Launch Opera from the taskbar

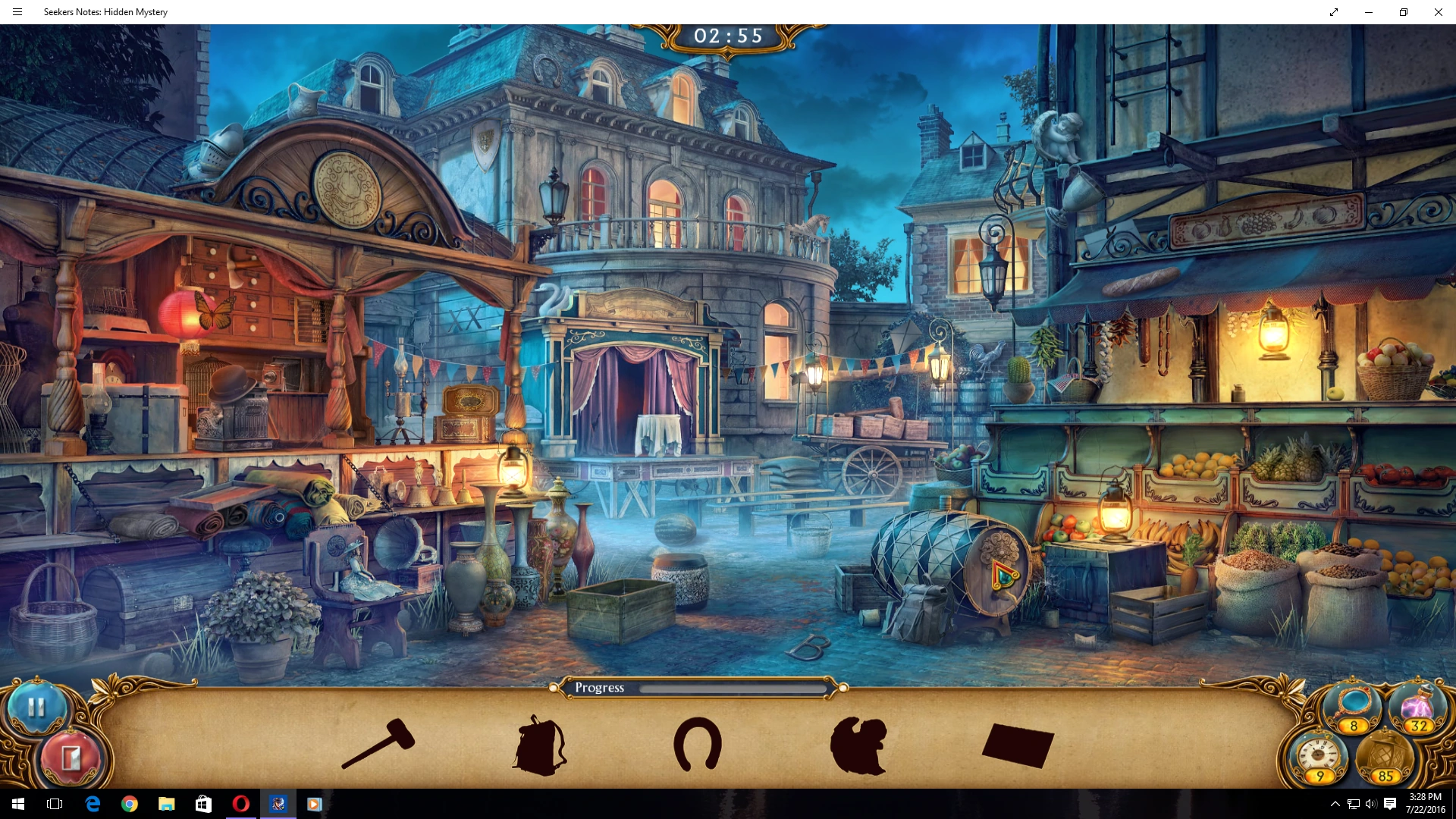pos(241,804)
